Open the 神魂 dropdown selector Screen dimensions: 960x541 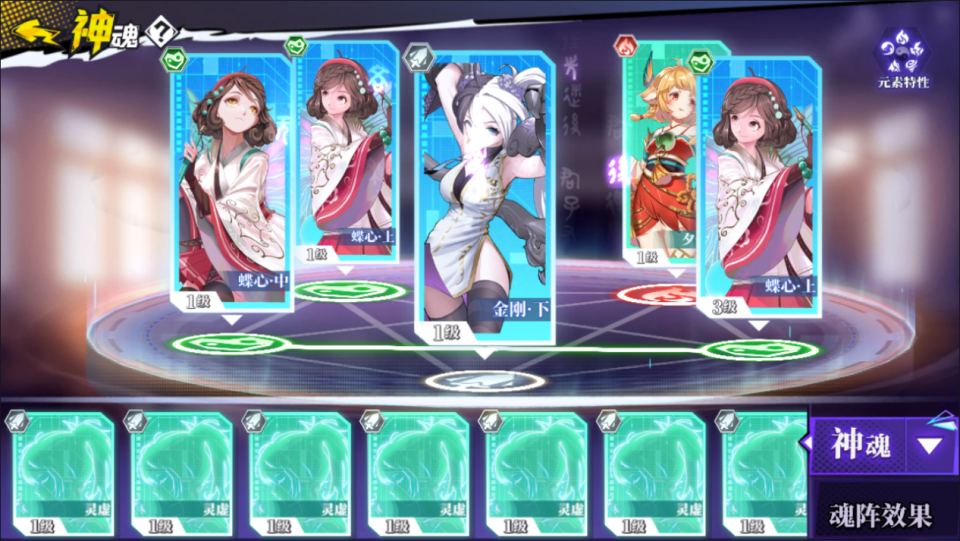pyautogui.click(x=879, y=444)
